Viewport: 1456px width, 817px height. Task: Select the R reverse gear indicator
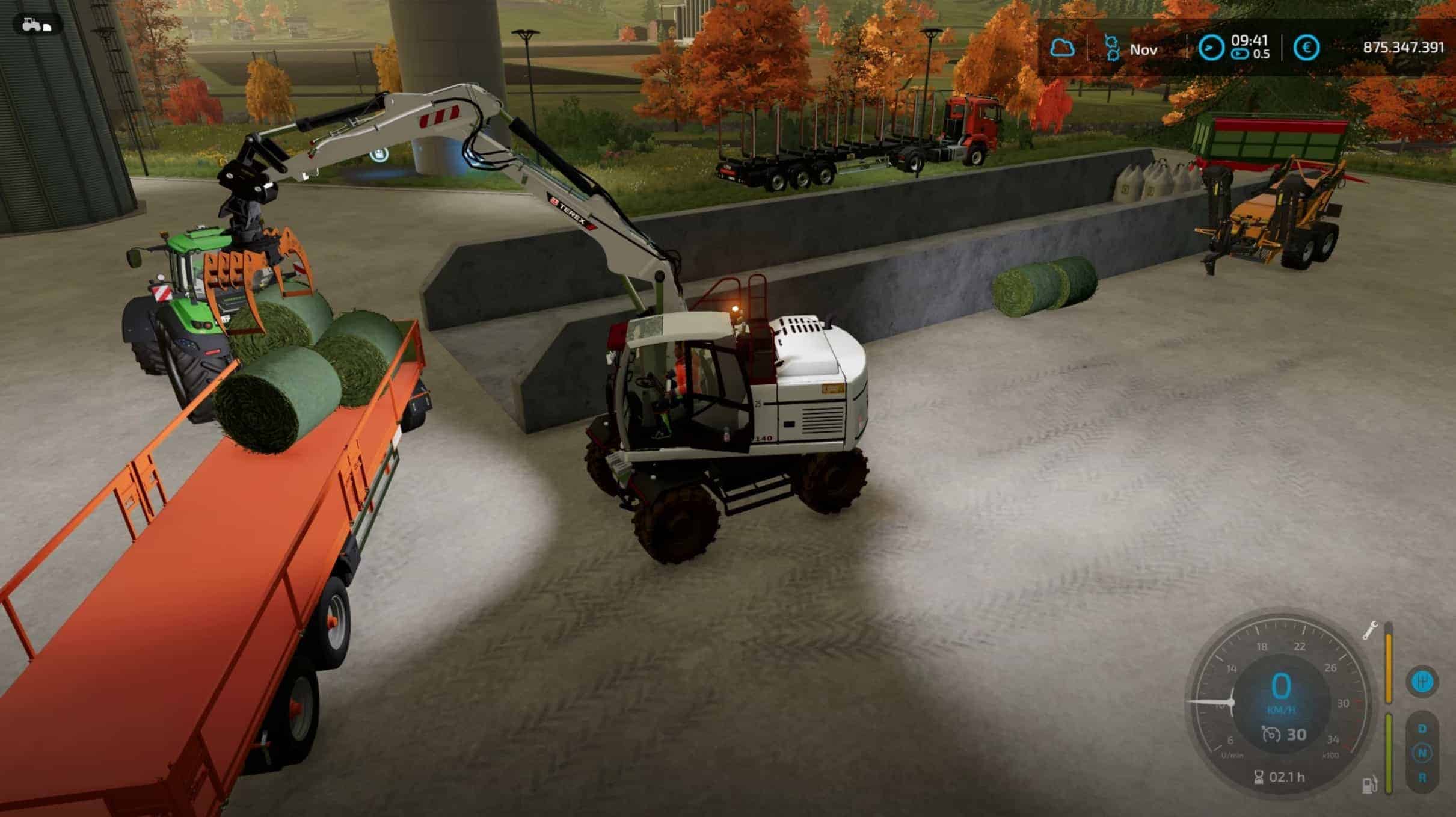[x=1422, y=778]
